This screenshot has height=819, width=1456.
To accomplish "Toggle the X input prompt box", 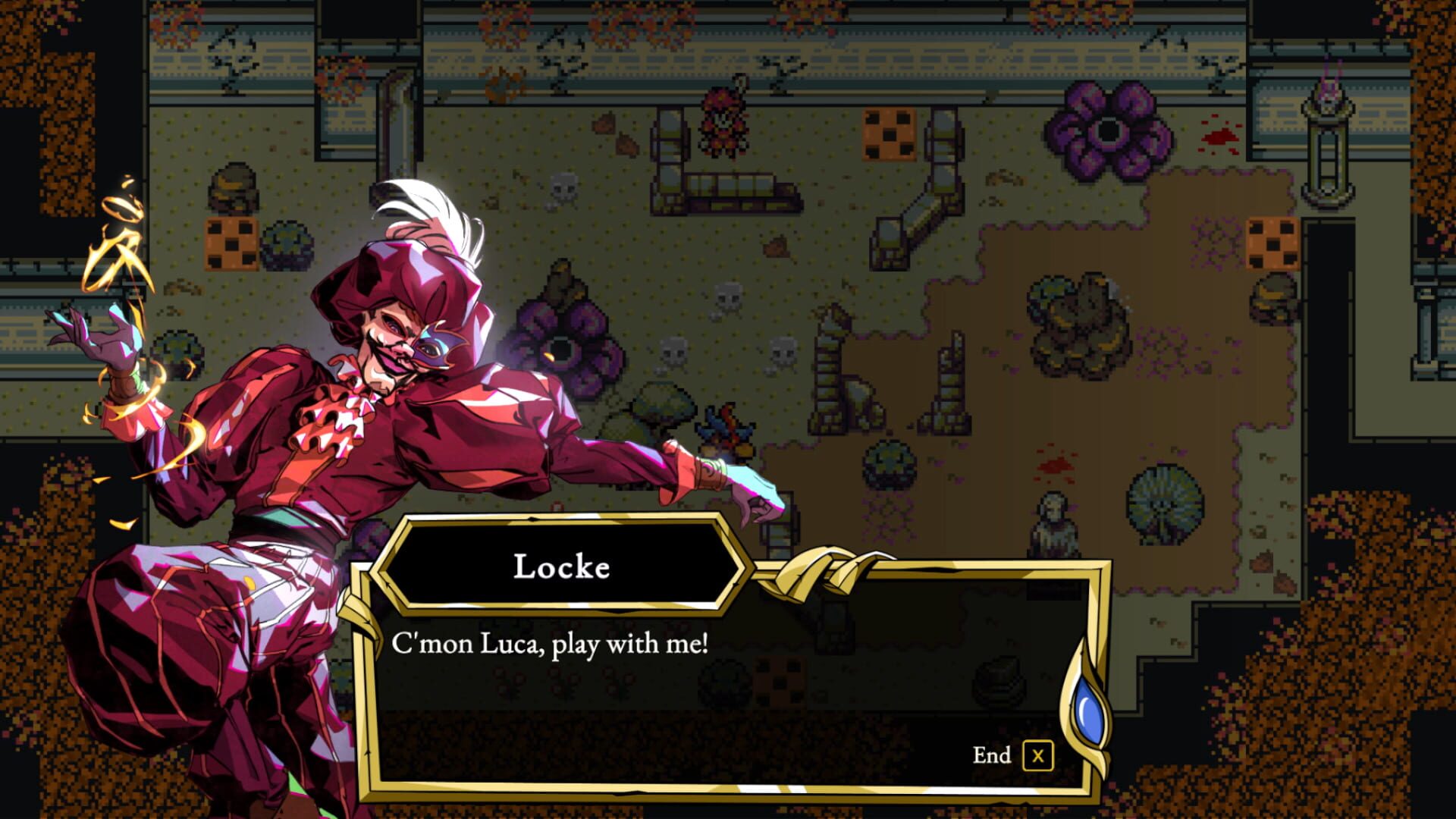I will [x=1039, y=755].
